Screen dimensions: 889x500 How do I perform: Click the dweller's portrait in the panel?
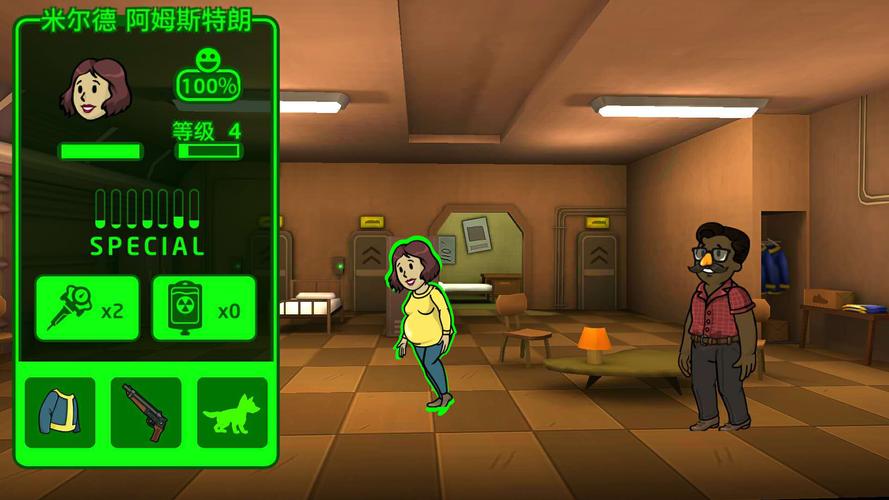[x=95, y=90]
